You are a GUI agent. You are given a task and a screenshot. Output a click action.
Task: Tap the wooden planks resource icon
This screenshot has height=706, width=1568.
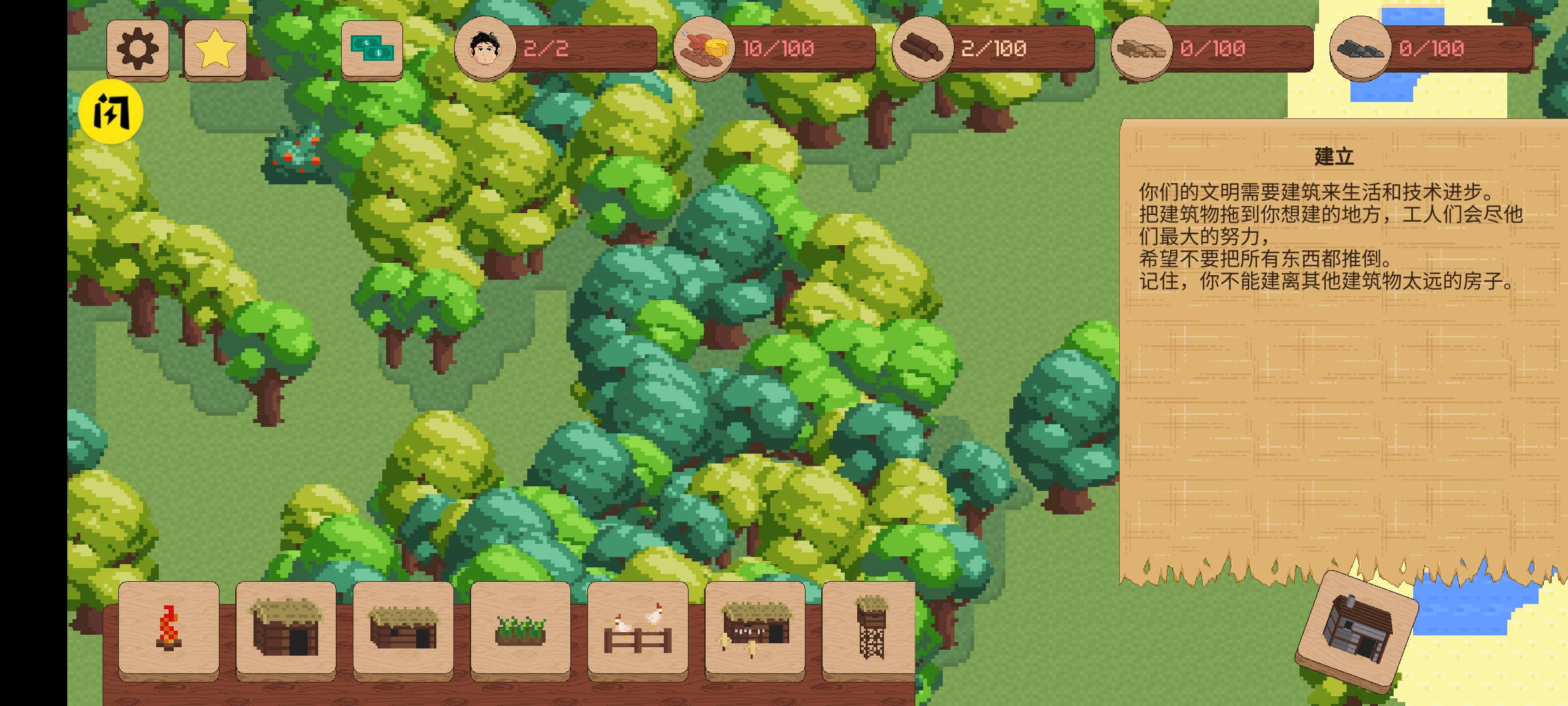pyautogui.click(x=1141, y=48)
